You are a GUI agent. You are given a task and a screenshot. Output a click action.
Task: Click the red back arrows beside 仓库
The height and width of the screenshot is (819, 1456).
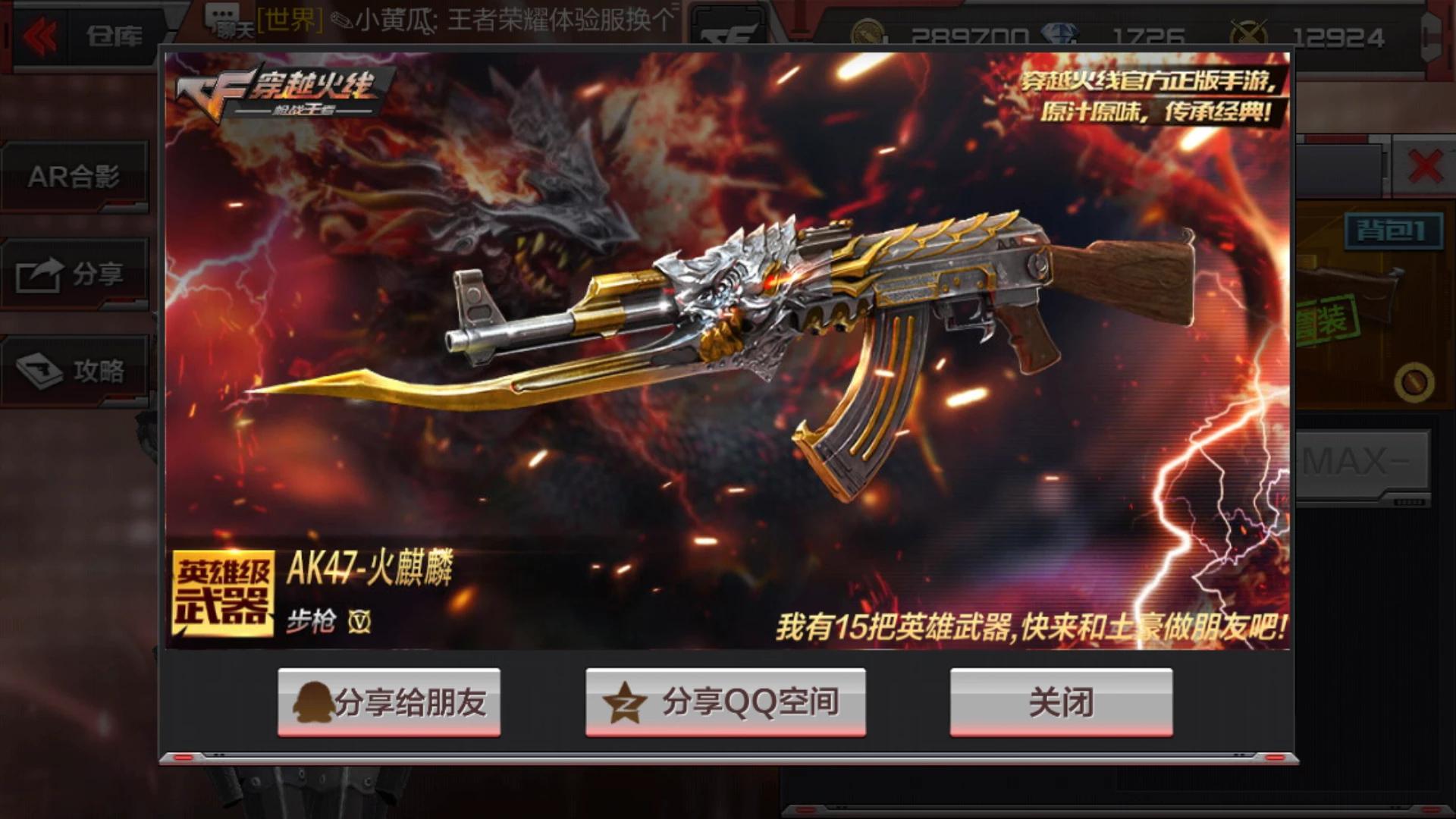[x=39, y=34]
